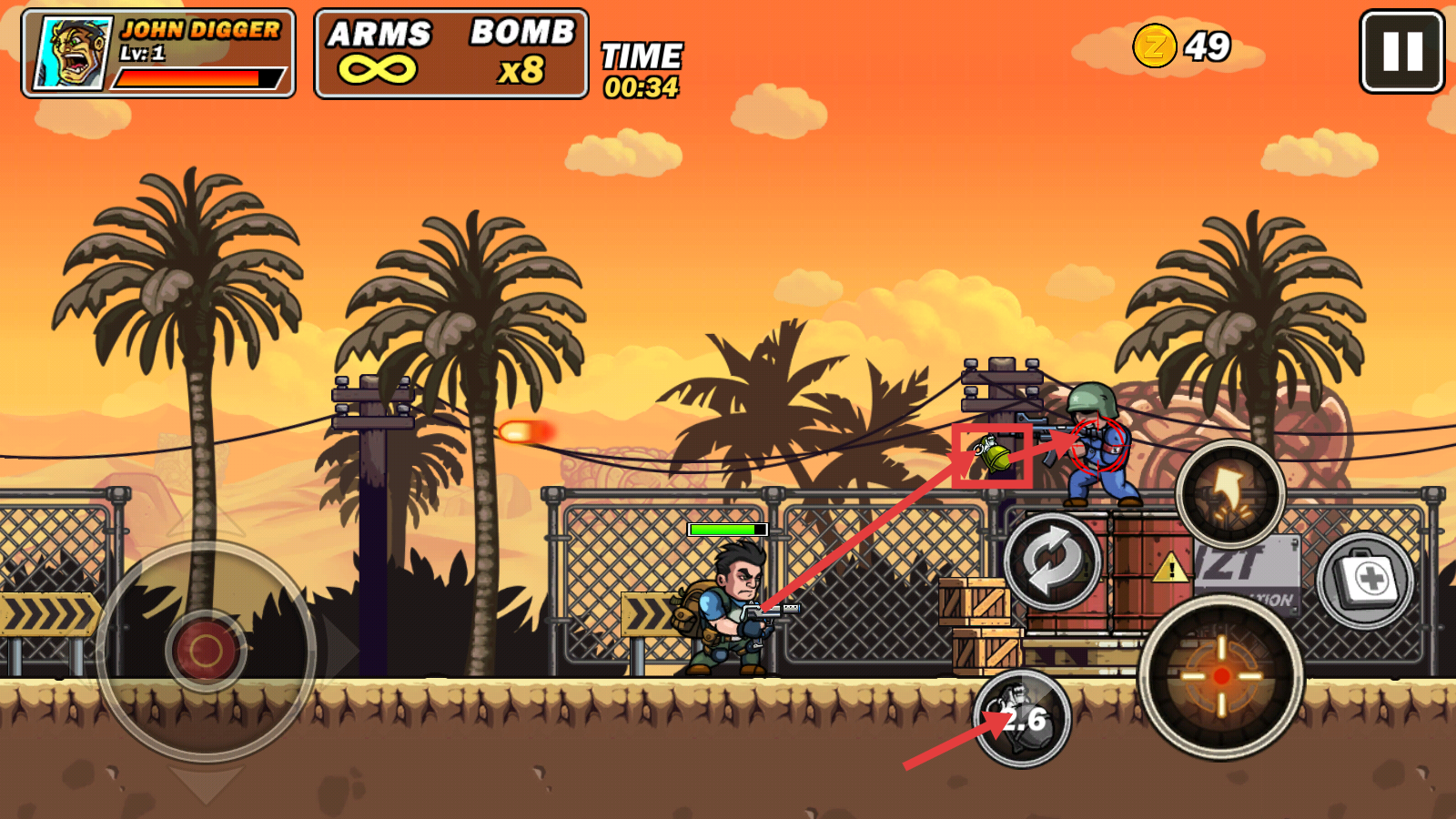Tap the crosshair fire button
Image resolution: width=1456 pixels, height=819 pixels.
(1221, 676)
